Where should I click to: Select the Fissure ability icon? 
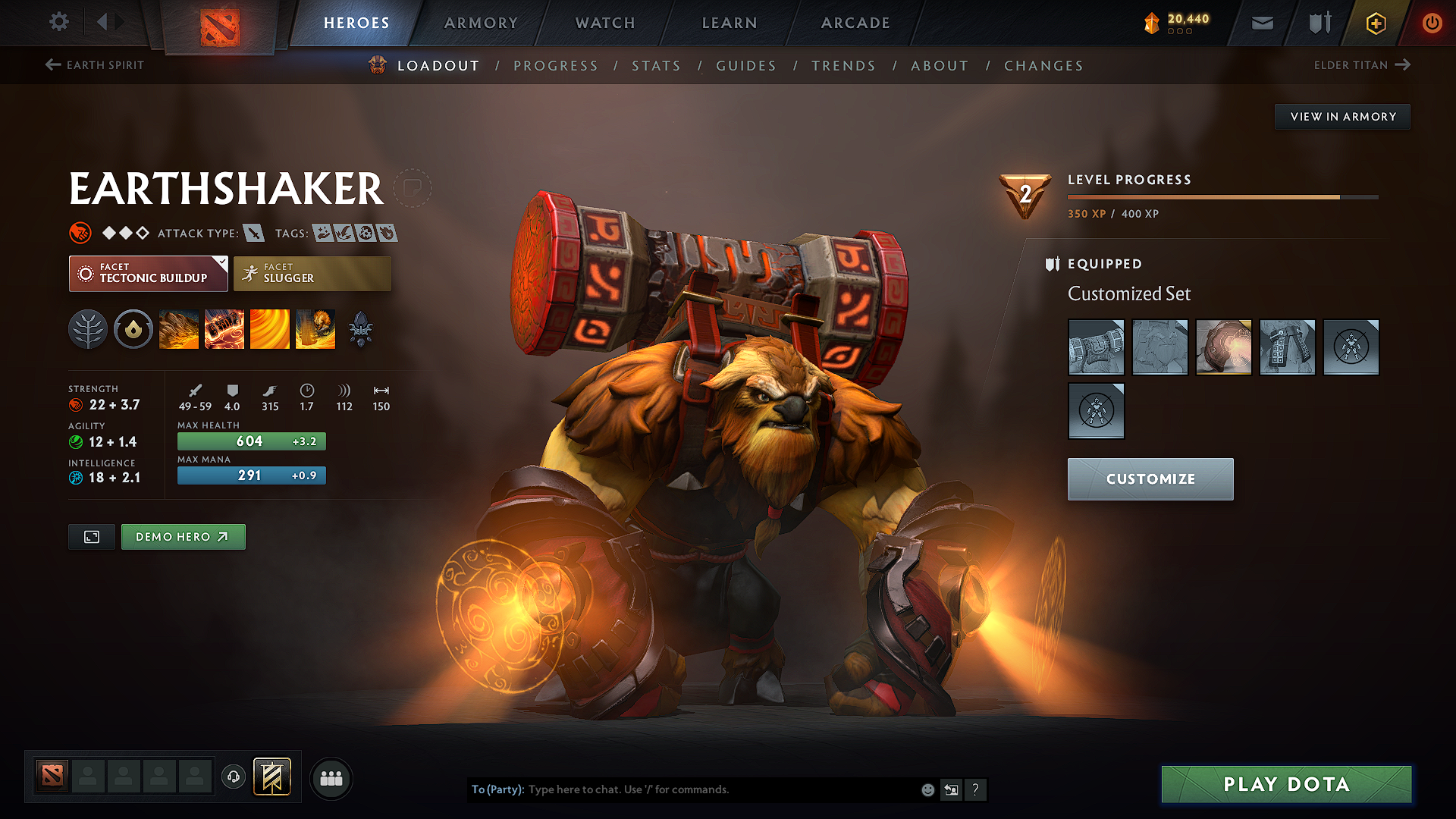coord(179,329)
